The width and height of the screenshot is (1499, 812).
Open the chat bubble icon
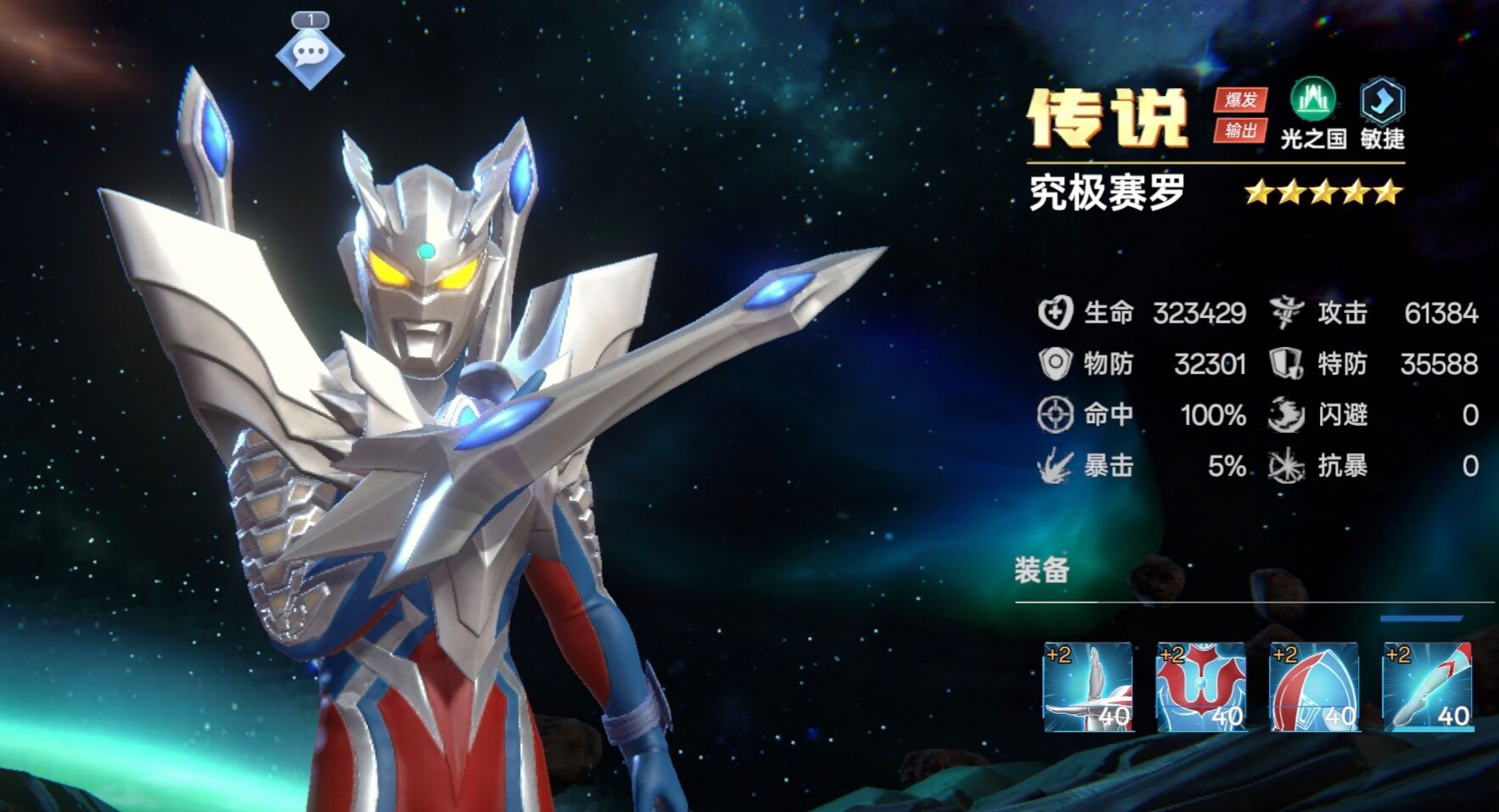pos(309,54)
